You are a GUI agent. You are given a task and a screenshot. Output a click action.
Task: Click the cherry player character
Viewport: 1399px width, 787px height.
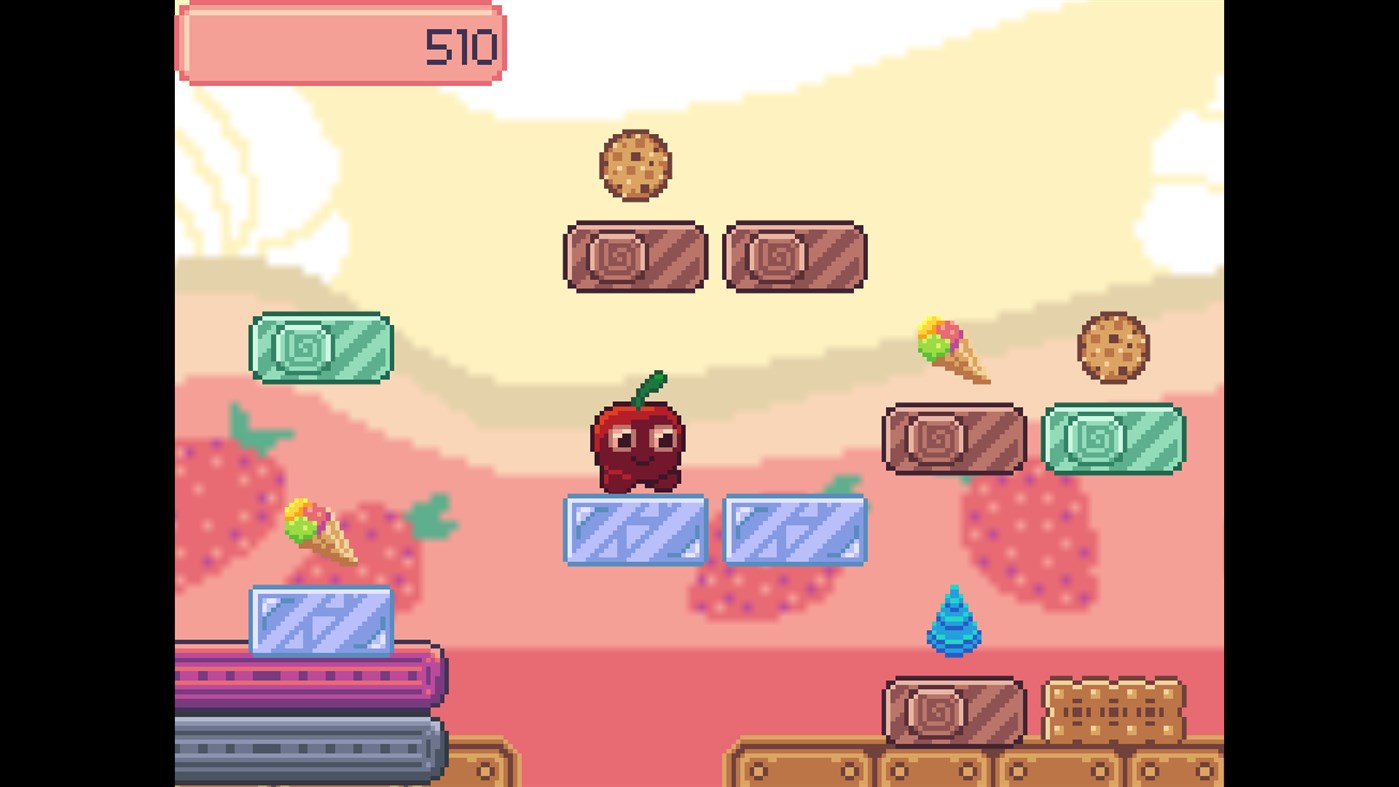tap(637, 445)
